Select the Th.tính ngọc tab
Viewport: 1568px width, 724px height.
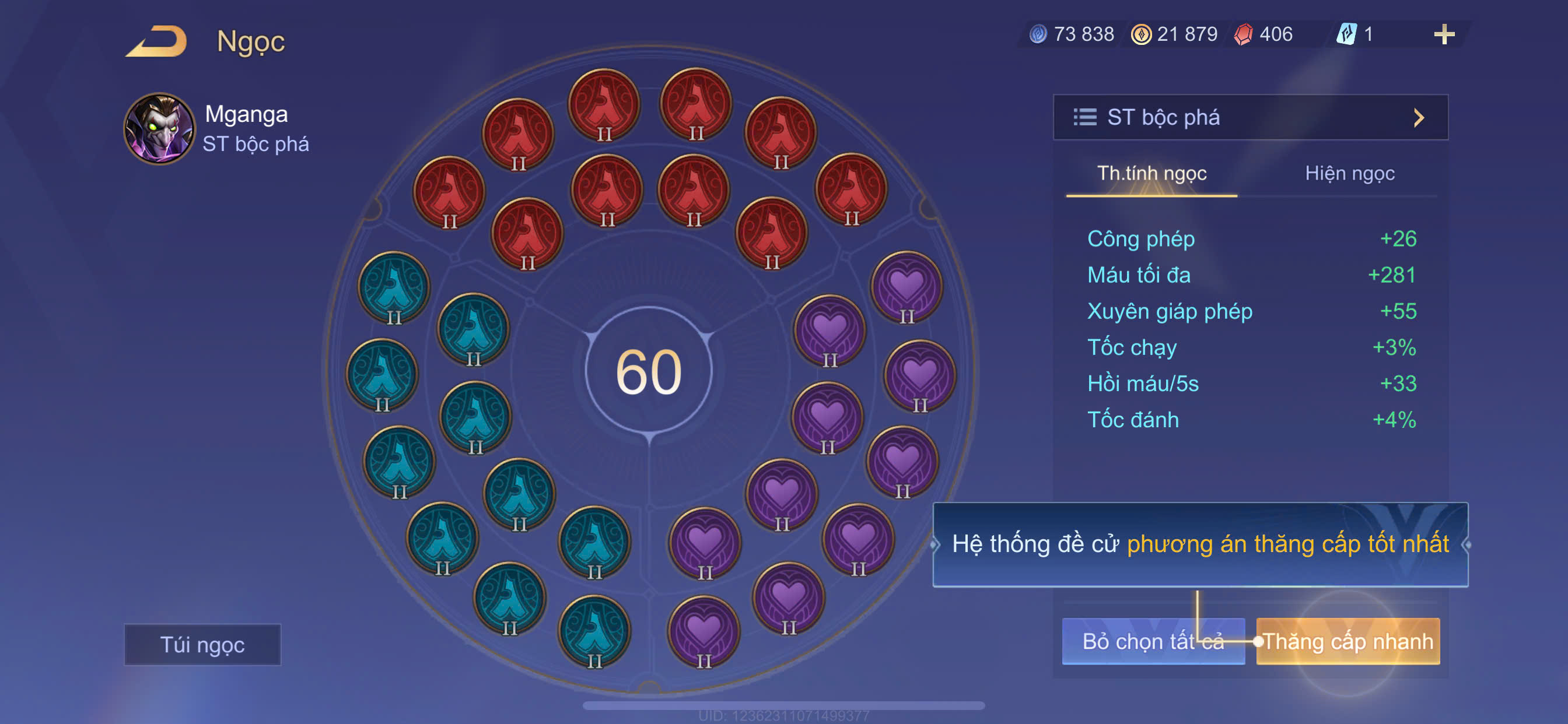1151,174
